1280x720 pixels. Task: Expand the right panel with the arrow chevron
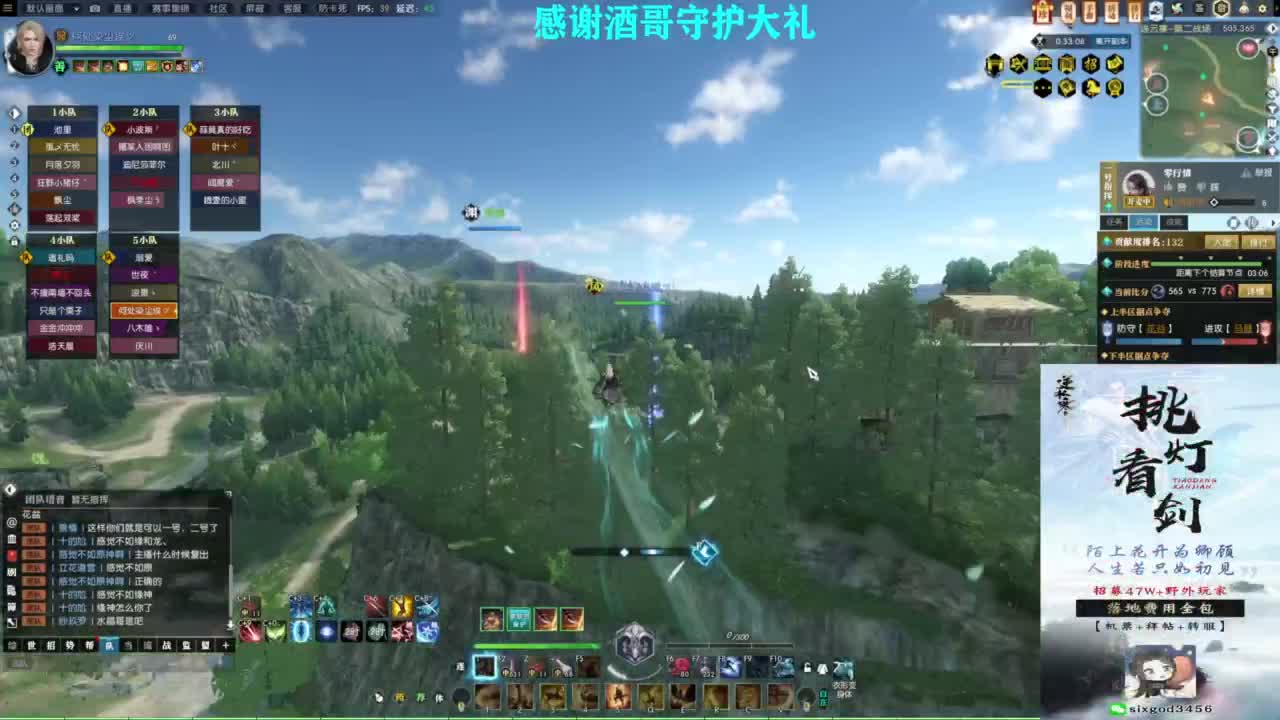pyautogui.click(x=1274, y=221)
